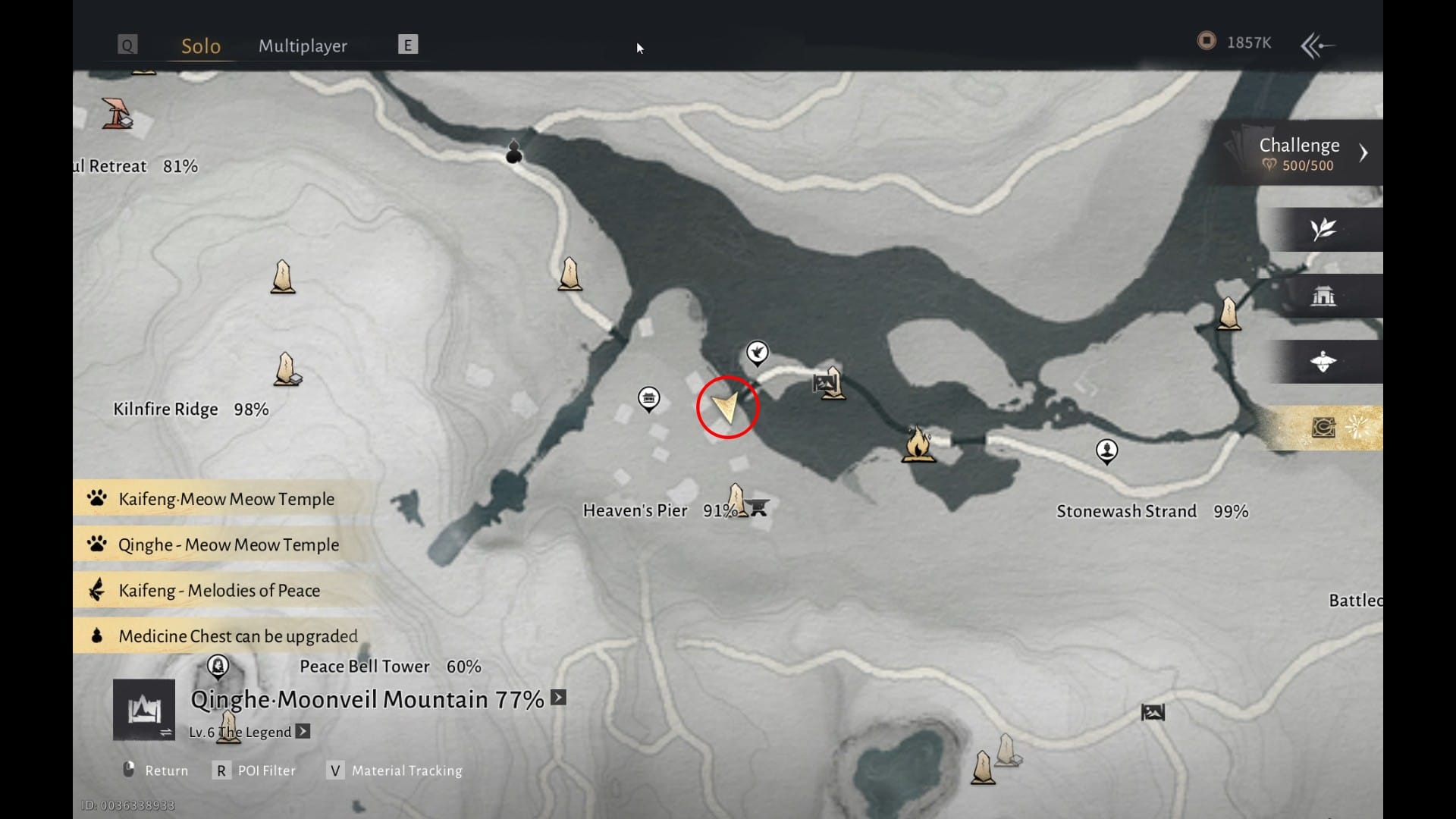This screenshot has width=1456, height=819.
Task: Choose Qinghe - Meow Meow Temple entry
Action: 228,544
